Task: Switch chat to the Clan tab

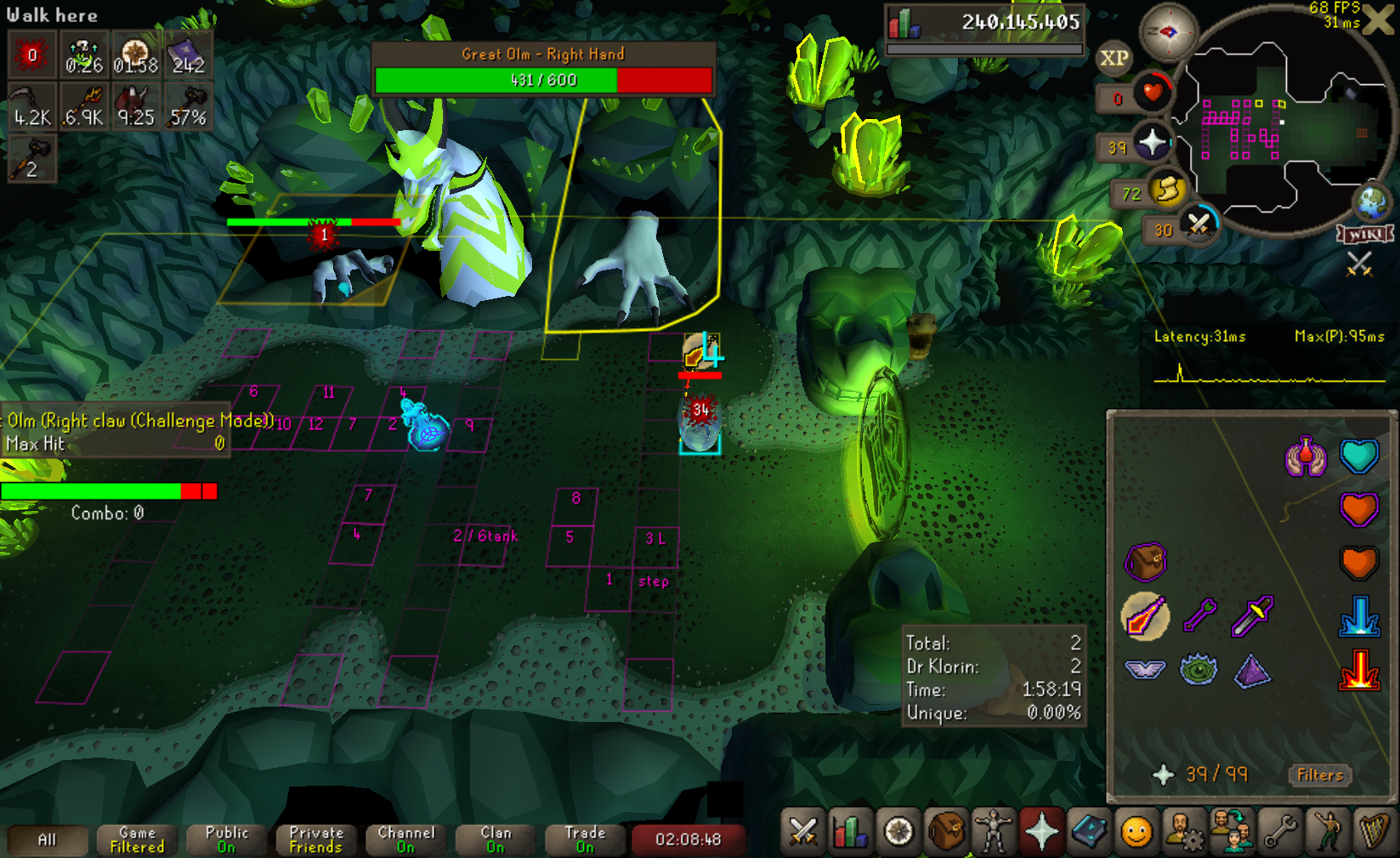Action: point(496,839)
